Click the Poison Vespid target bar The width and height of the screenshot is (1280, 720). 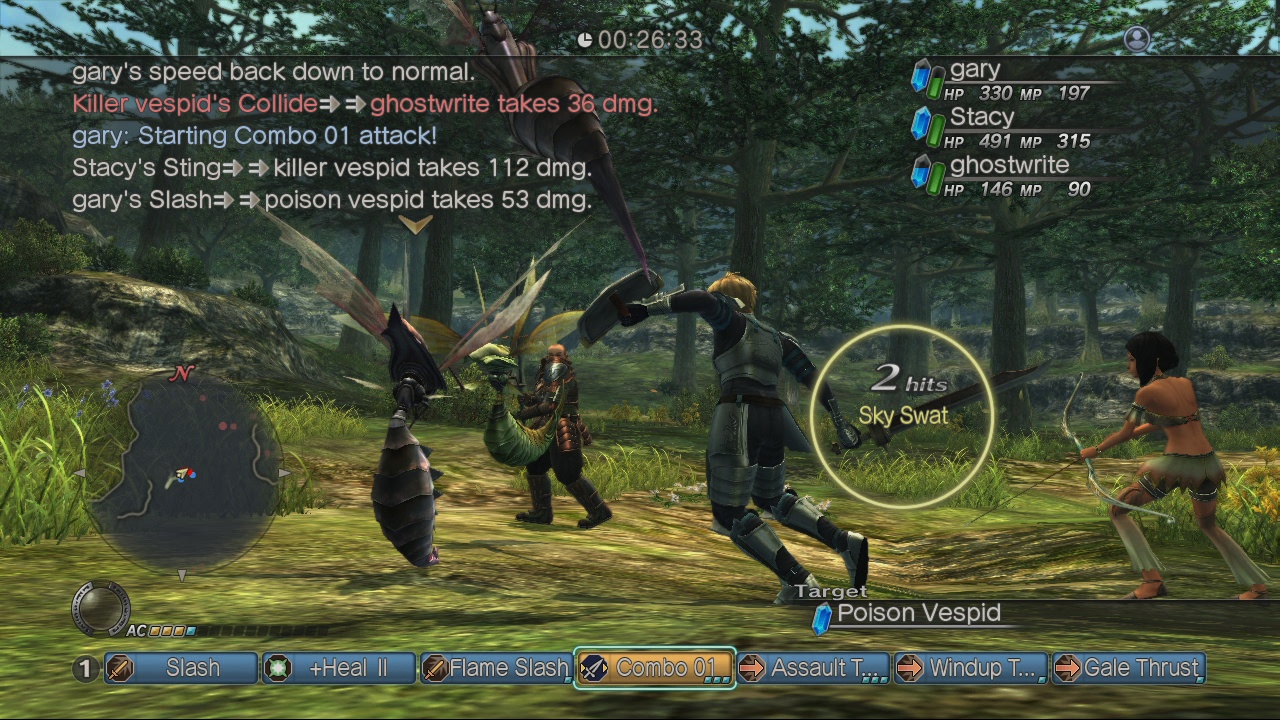920,614
